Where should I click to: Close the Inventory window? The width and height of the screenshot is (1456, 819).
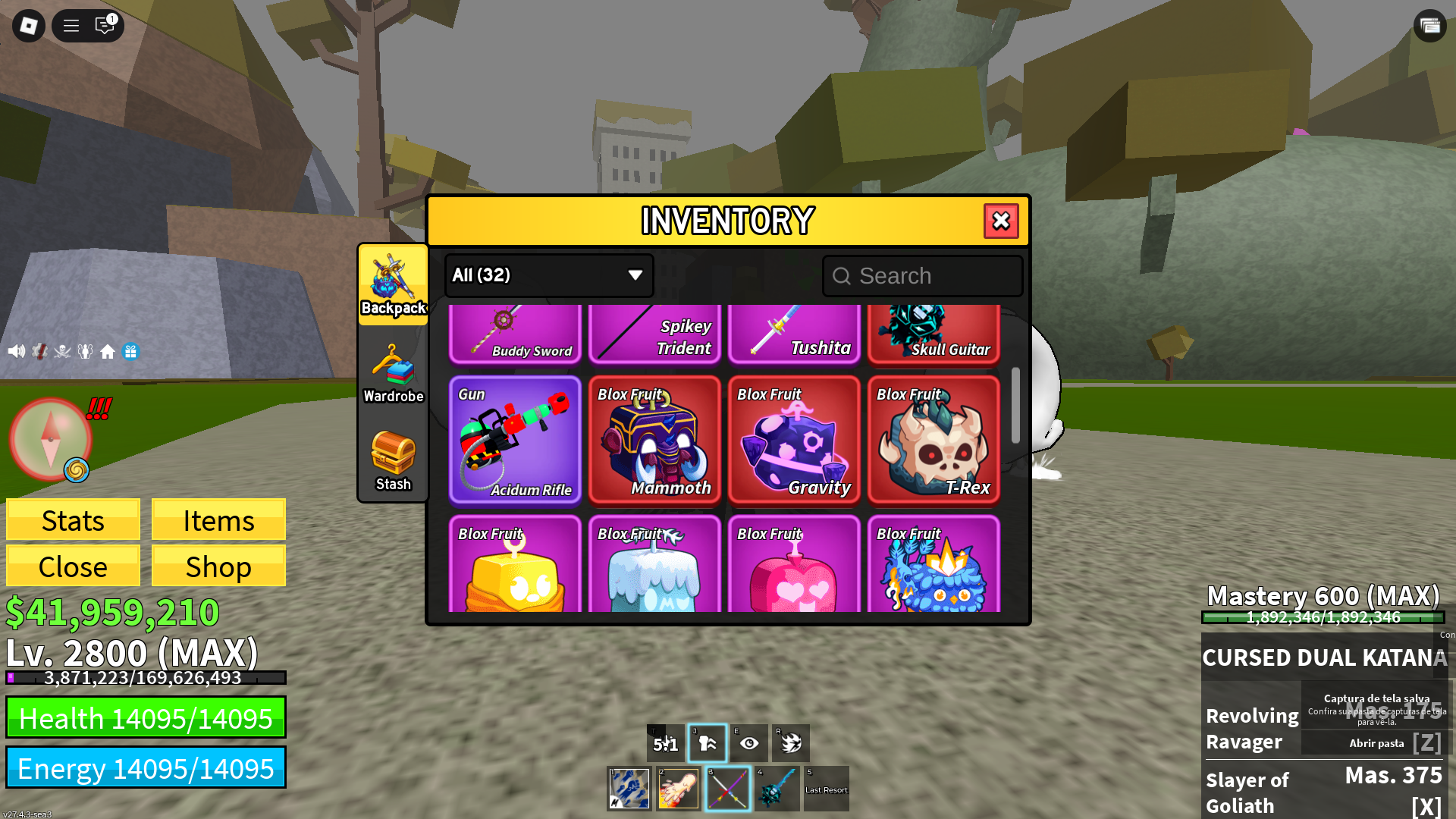1001,221
